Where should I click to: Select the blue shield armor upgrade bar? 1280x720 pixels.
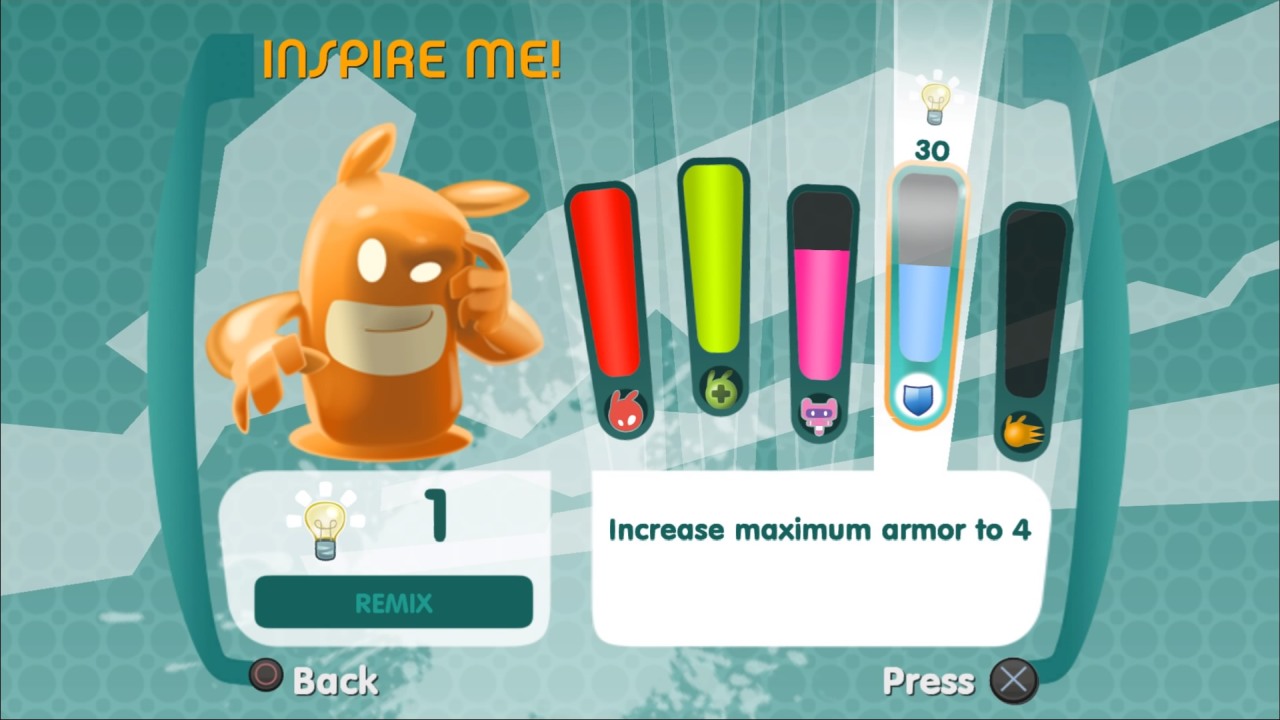928,290
